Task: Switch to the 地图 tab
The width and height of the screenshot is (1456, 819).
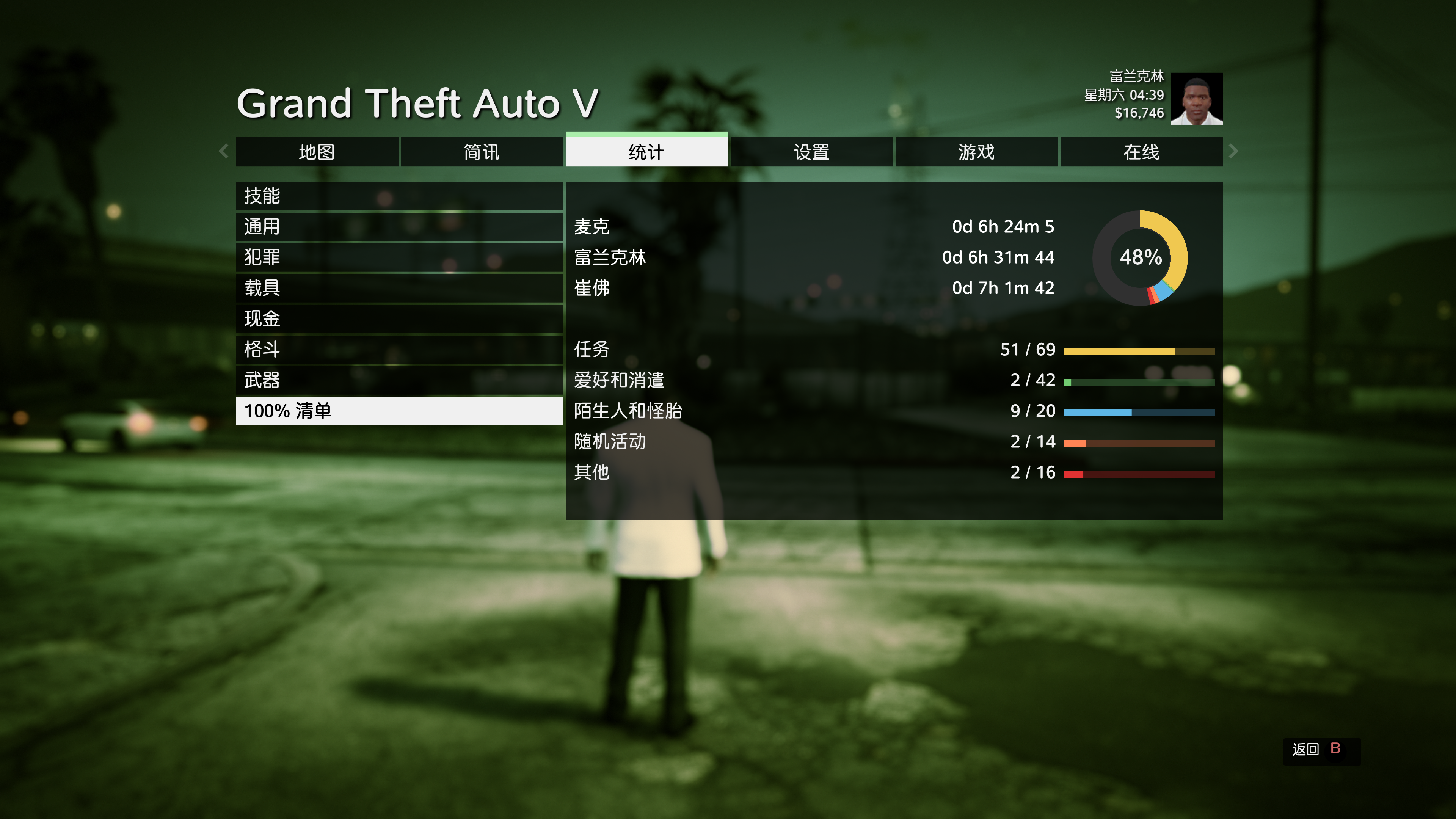Action: click(317, 152)
